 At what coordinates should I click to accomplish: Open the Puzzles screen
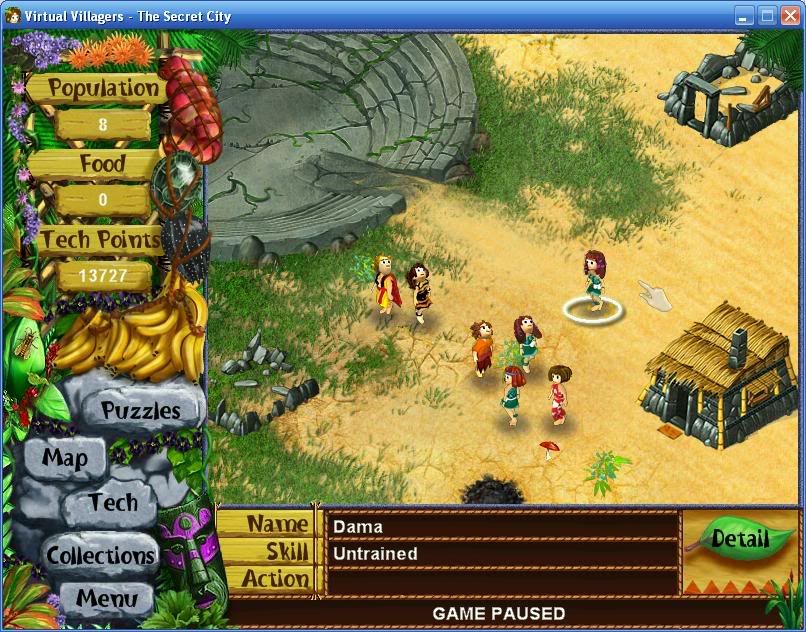140,410
